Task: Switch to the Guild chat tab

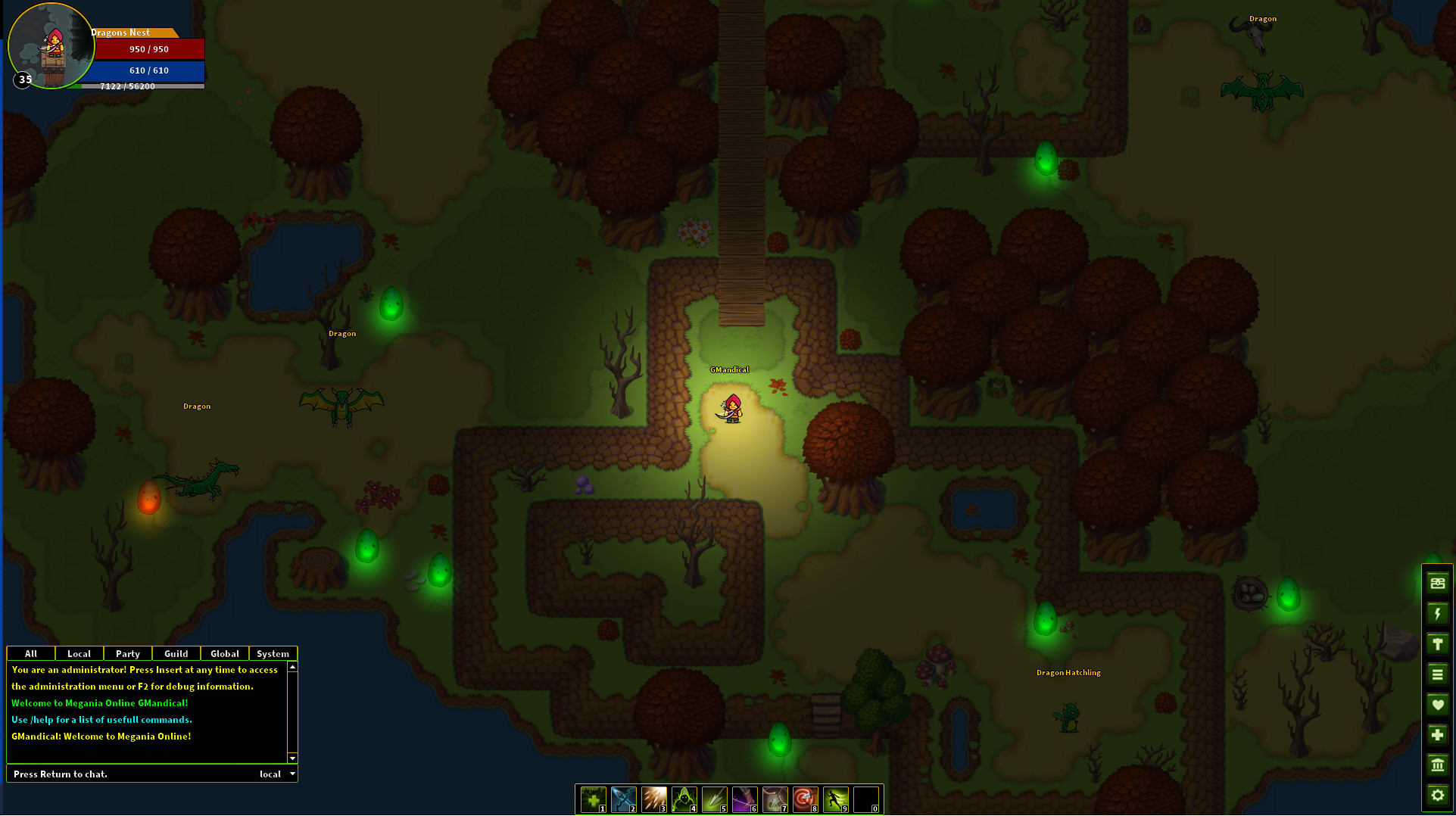Action: [x=176, y=653]
